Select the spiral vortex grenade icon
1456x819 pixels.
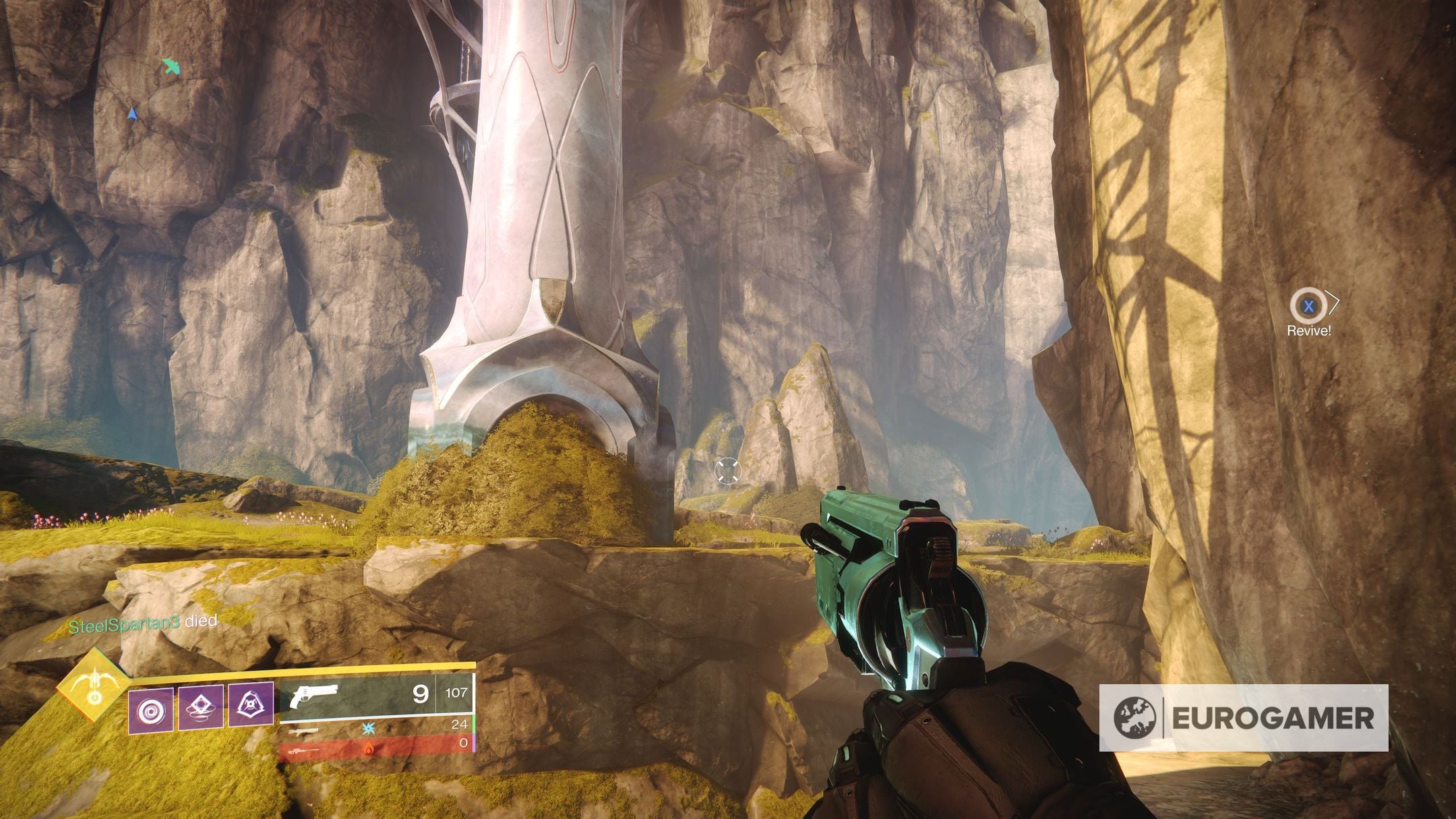click(x=151, y=710)
